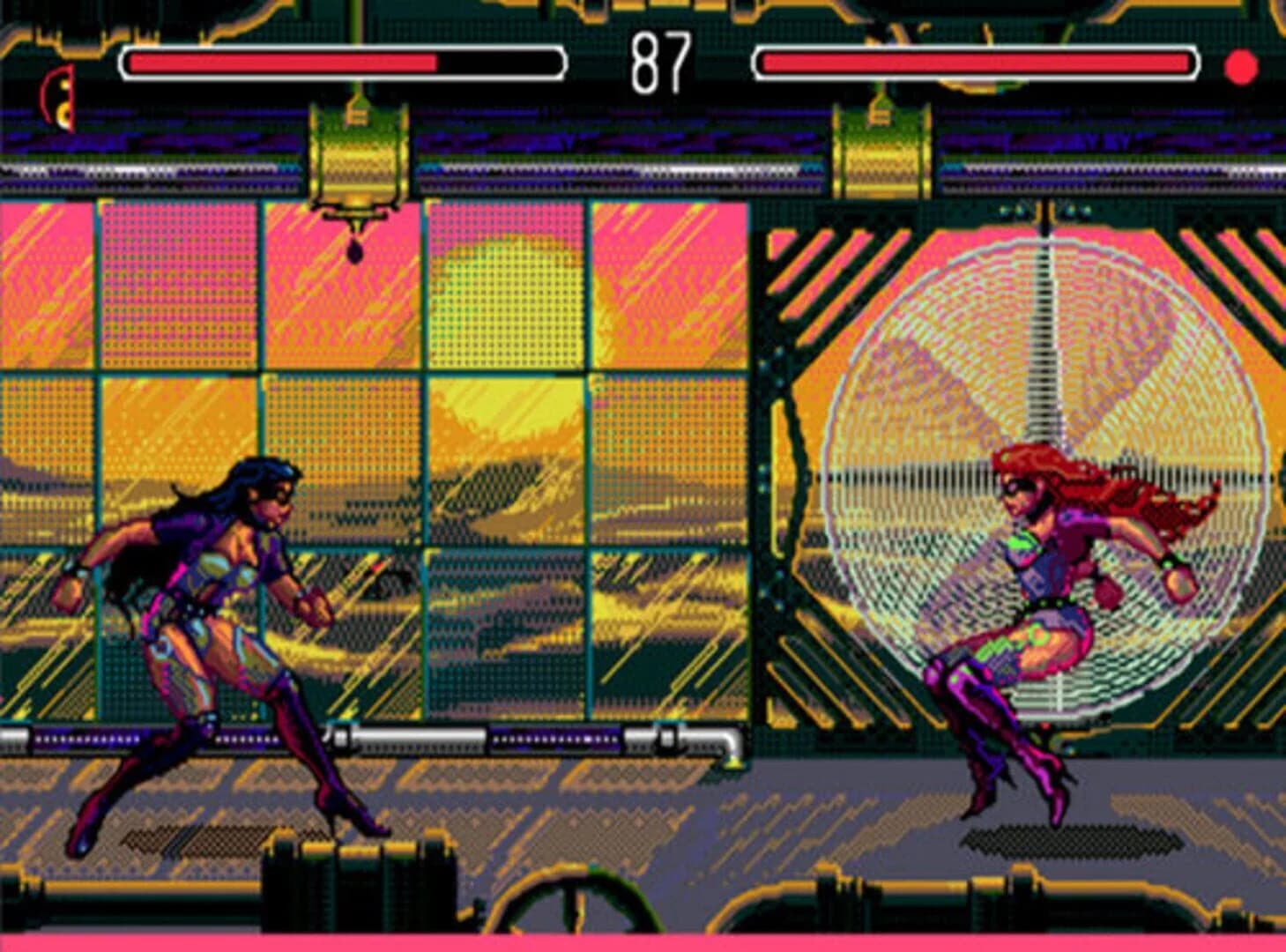The width and height of the screenshot is (1286, 952).
Task: Toggle the left player's health bar
Action: click(344, 62)
